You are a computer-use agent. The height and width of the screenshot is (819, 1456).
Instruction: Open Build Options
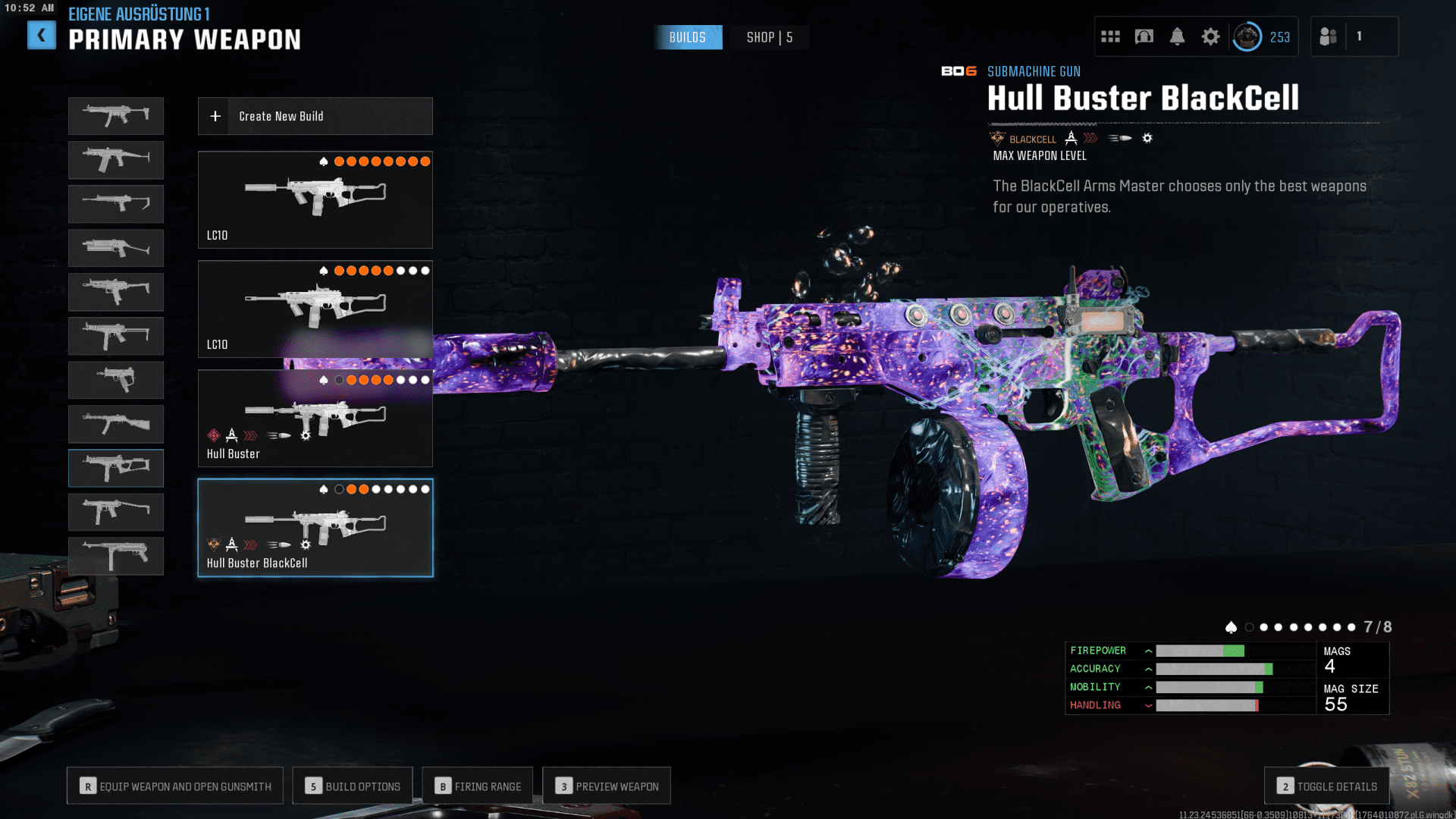click(x=353, y=786)
